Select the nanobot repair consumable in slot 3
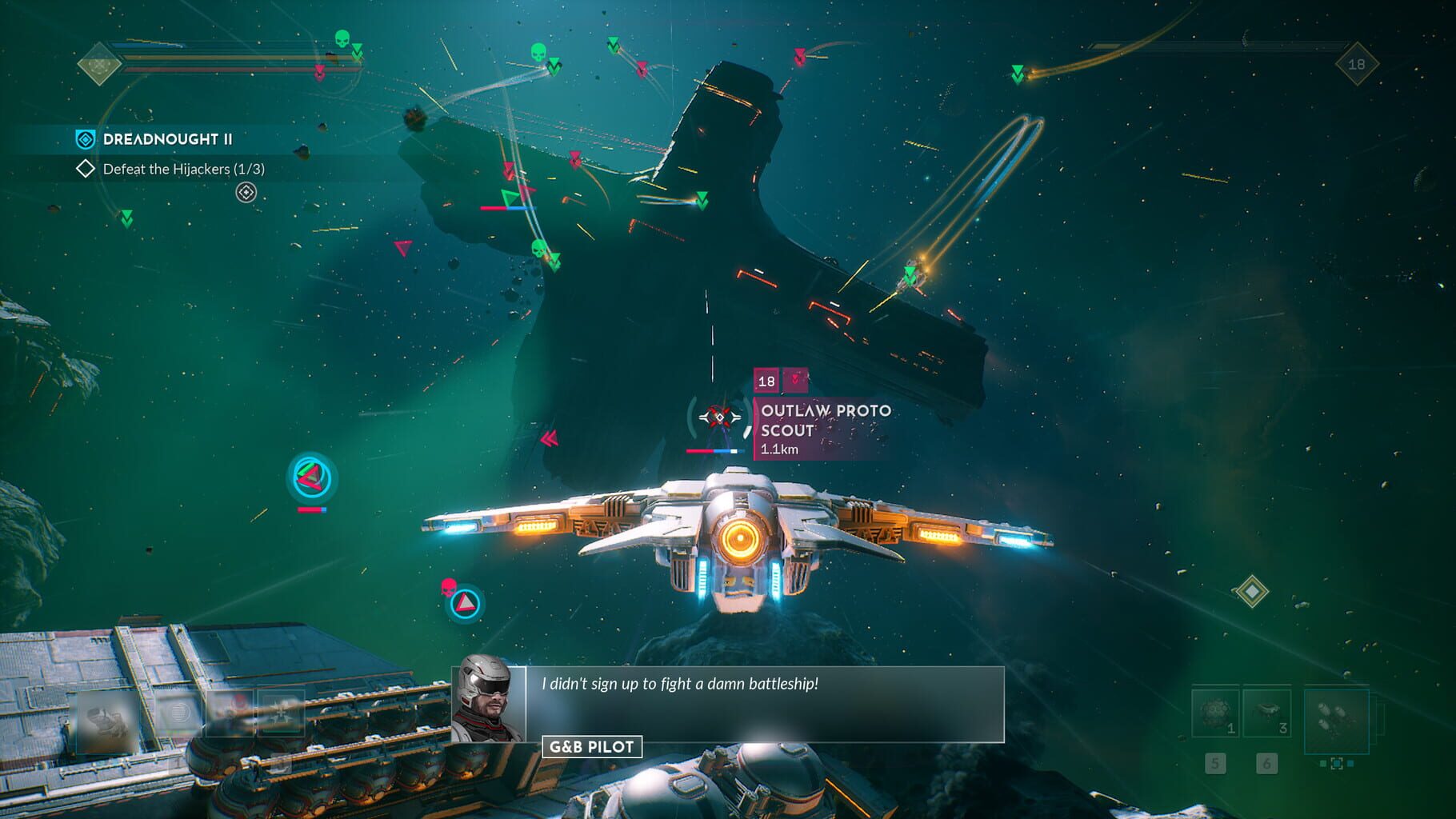Screen dimensions: 1456x819 pos(1266,710)
